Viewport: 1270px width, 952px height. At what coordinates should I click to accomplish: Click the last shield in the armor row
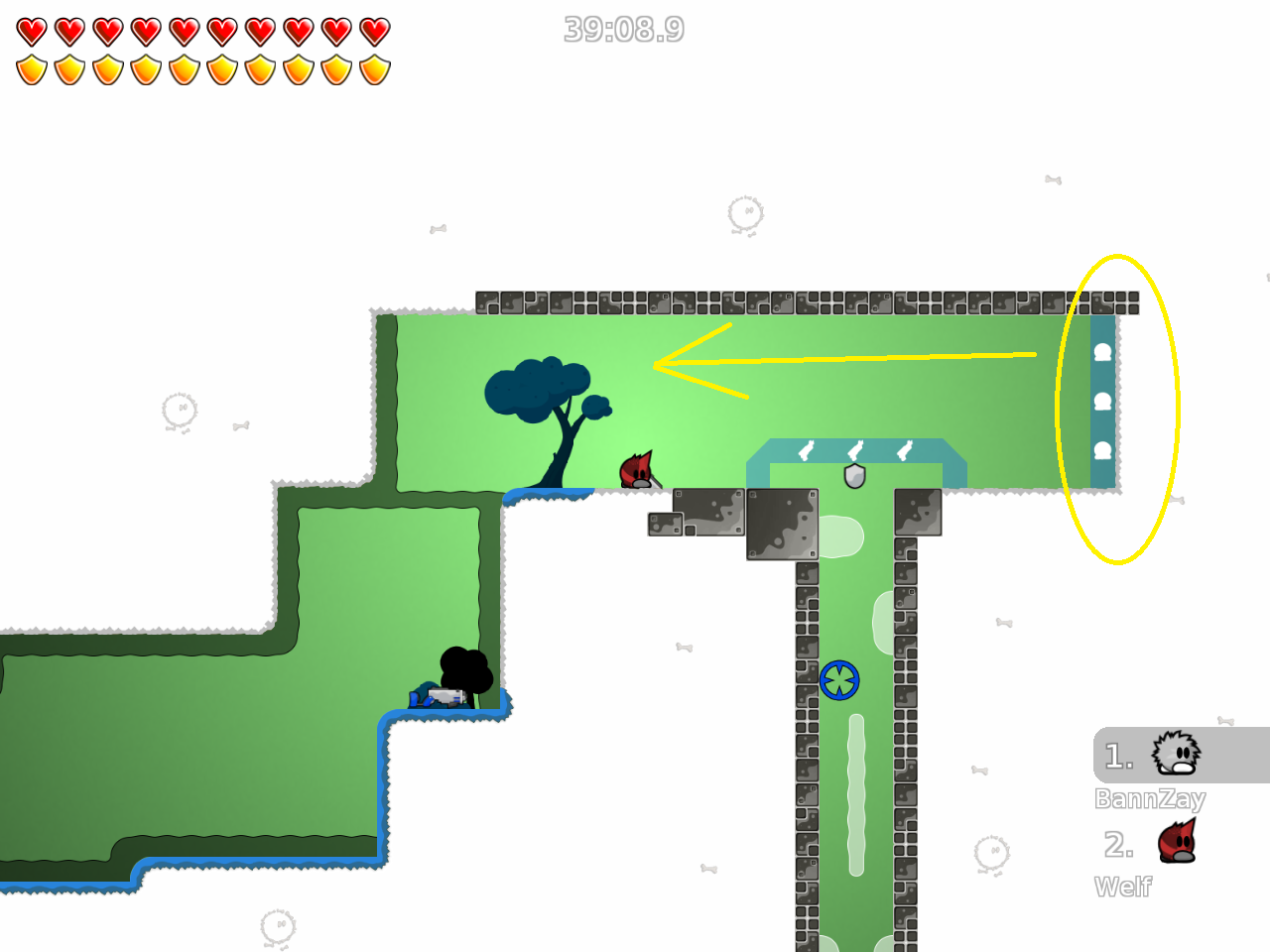(x=374, y=68)
